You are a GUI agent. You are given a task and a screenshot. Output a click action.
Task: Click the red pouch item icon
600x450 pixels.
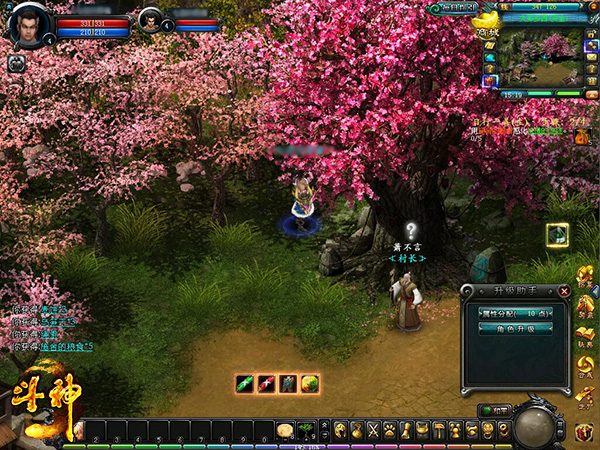584,137
